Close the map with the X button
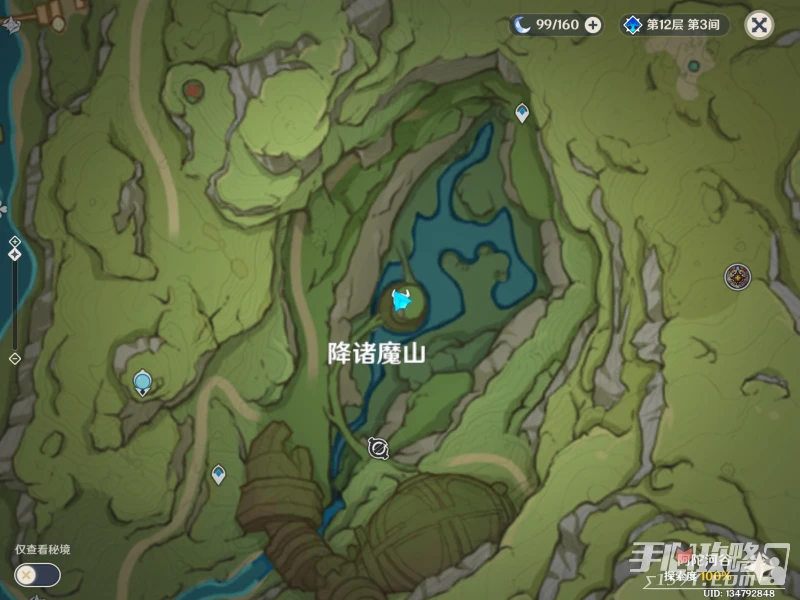This screenshot has height=600, width=800. coord(760,25)
